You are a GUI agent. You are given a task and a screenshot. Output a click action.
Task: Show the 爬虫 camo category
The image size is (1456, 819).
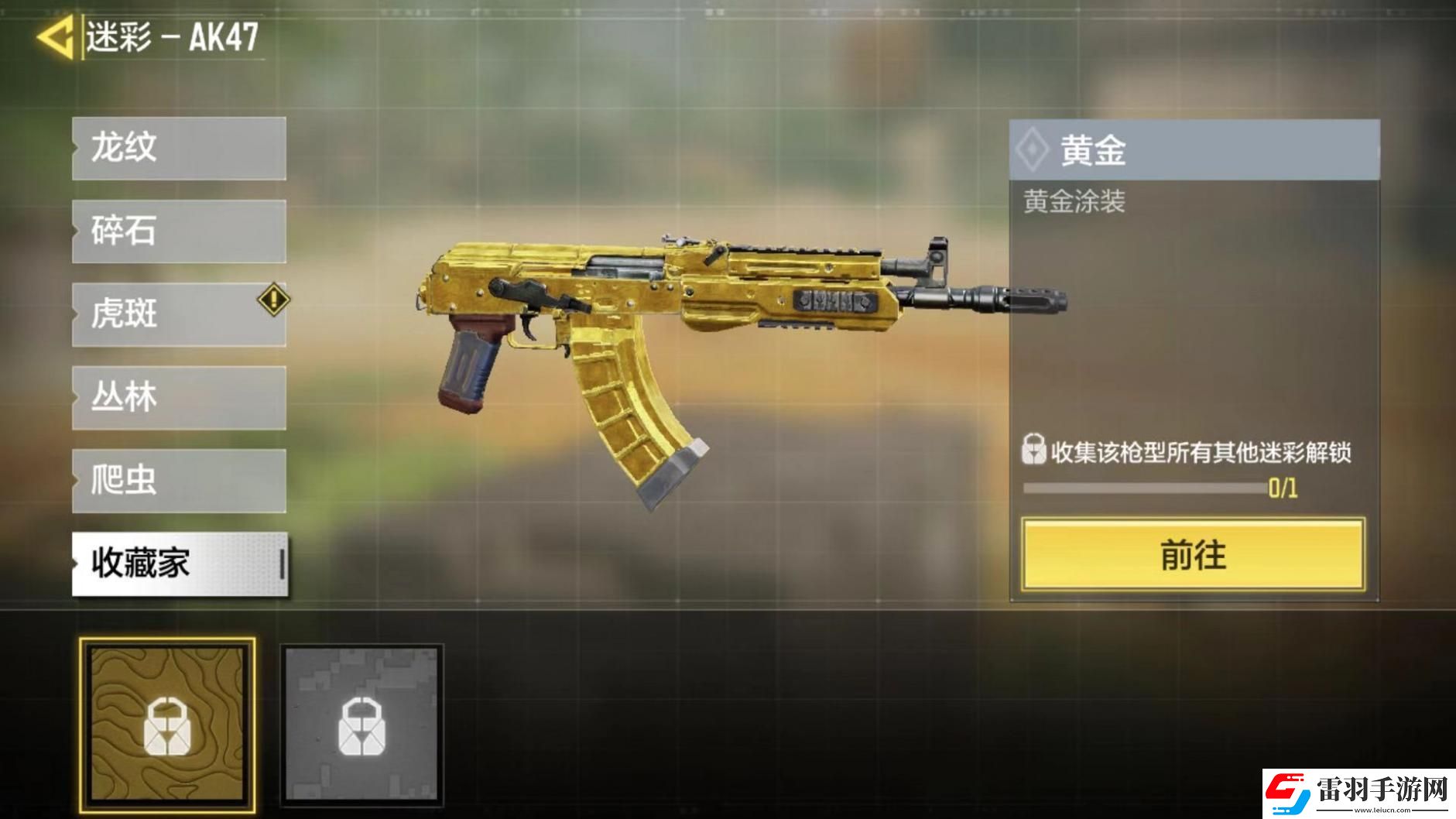click(x=179, y=481)
